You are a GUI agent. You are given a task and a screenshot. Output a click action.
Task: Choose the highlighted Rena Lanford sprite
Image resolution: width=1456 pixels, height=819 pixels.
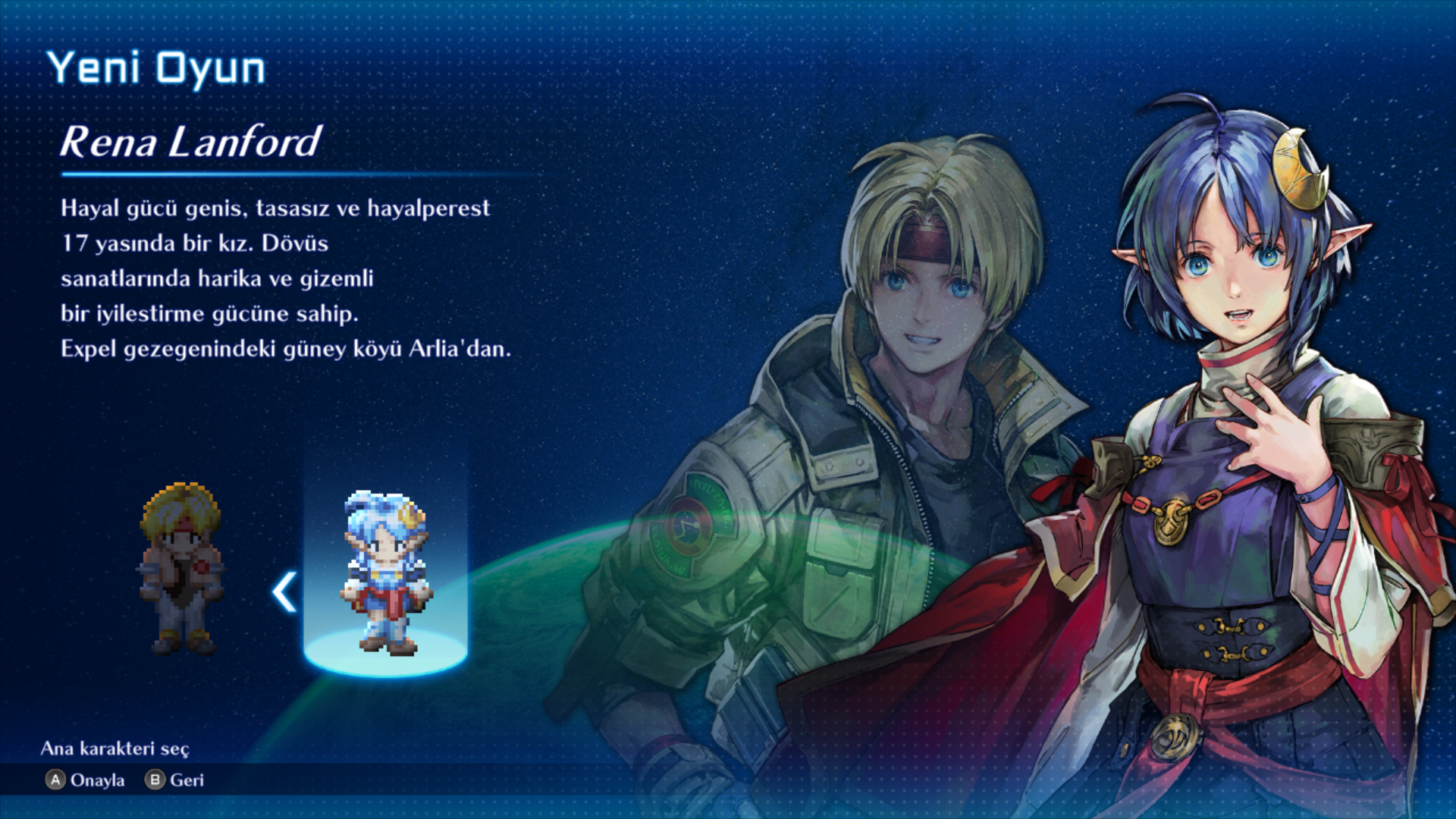pyautogui.click(x=386, y=574)
